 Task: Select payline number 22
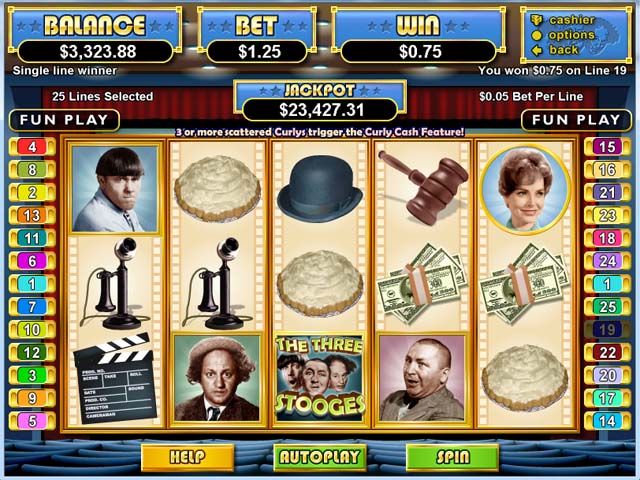606,352
